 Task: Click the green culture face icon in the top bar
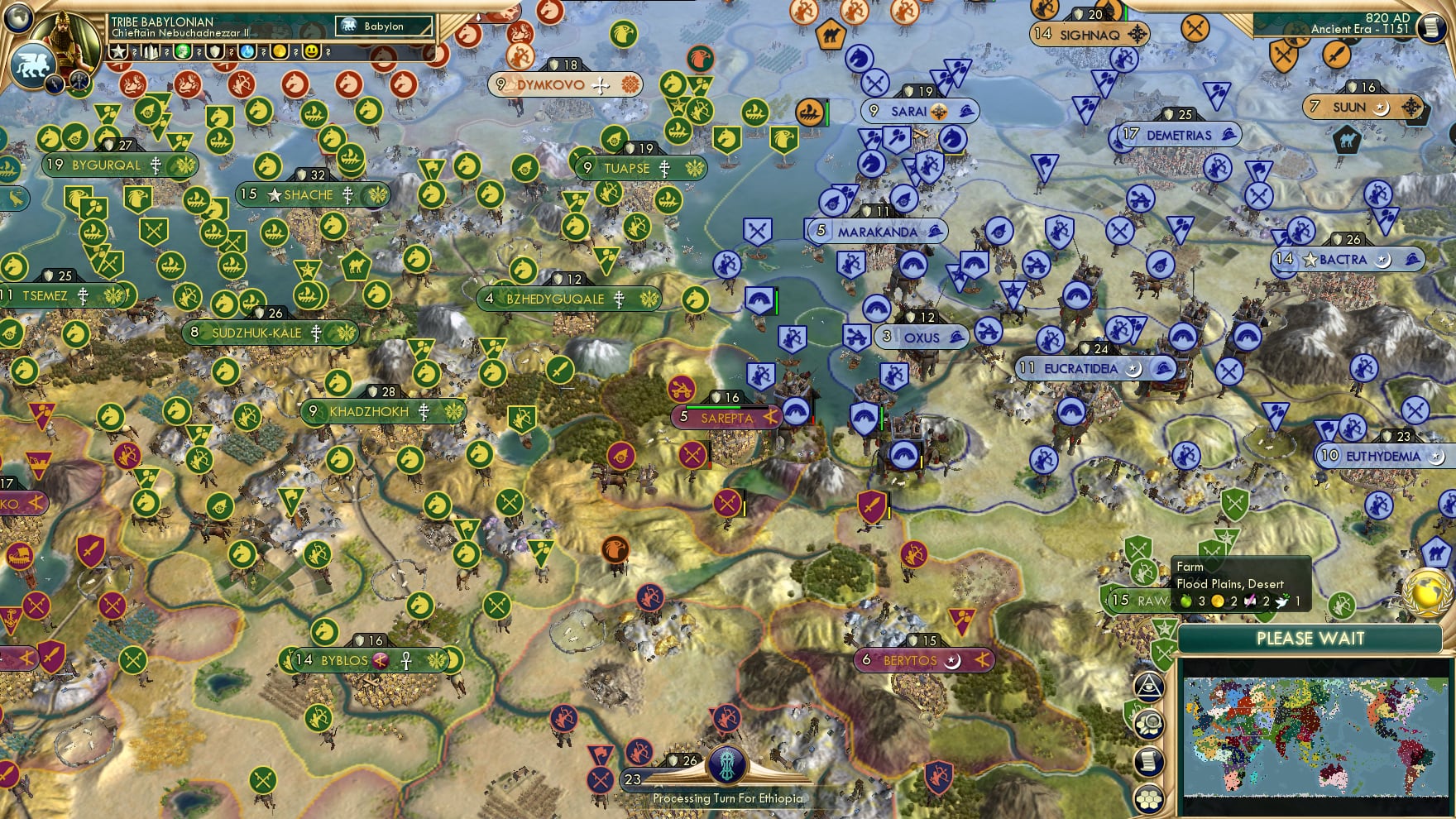pyautogui.click(x=182, y=51)
